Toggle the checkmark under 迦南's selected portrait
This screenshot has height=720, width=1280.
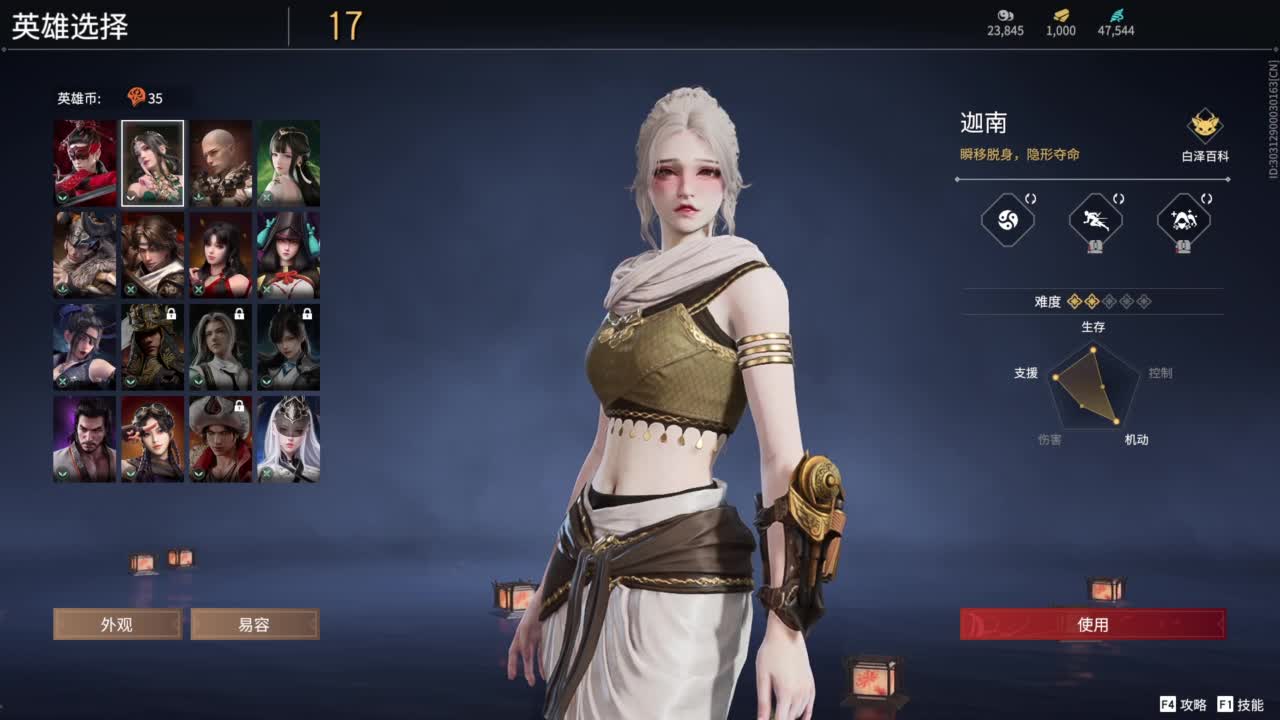coord(131,199)
